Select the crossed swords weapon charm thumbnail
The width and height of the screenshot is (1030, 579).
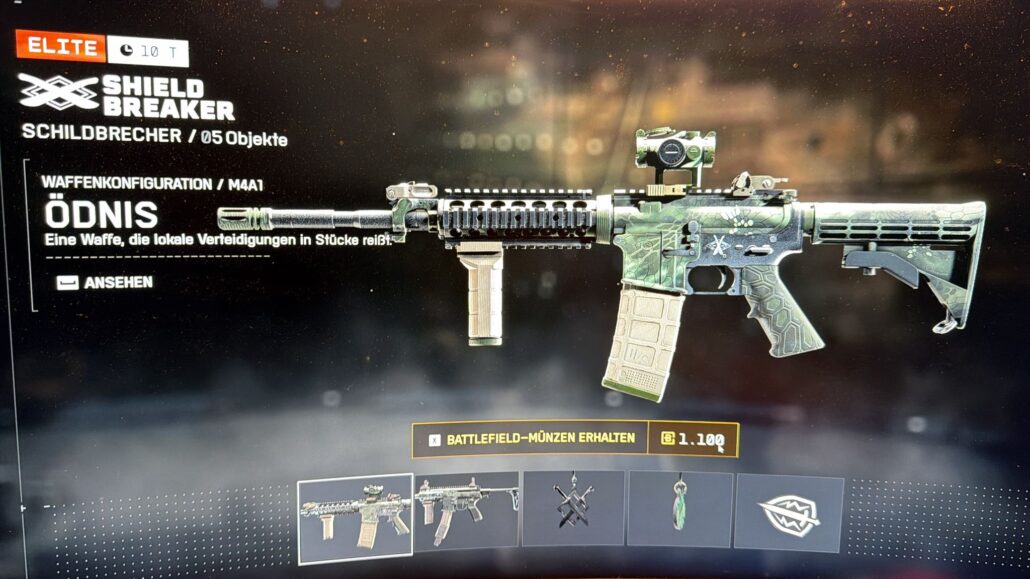(573, 508)
